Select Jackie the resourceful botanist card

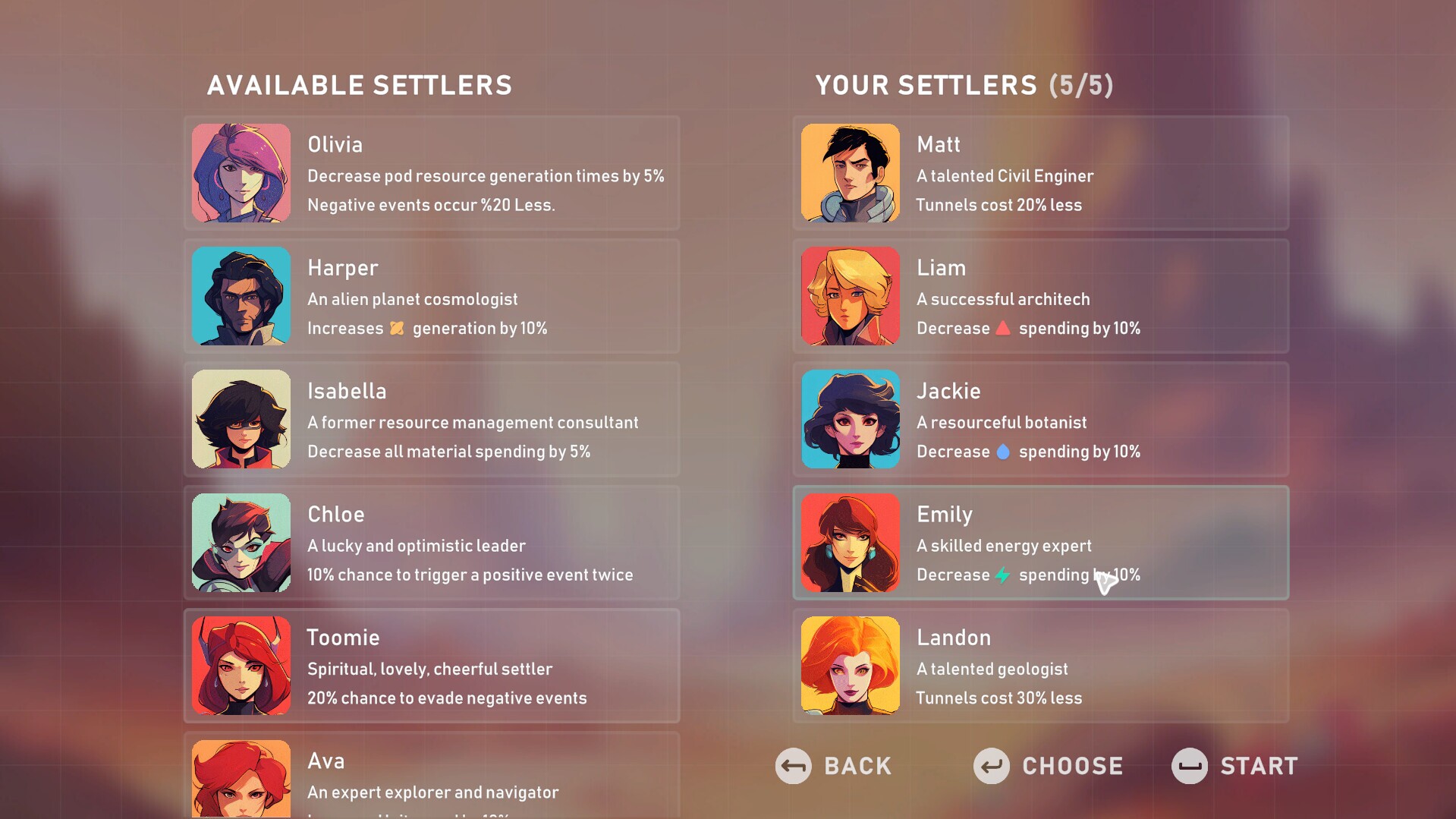[1039, 419]
